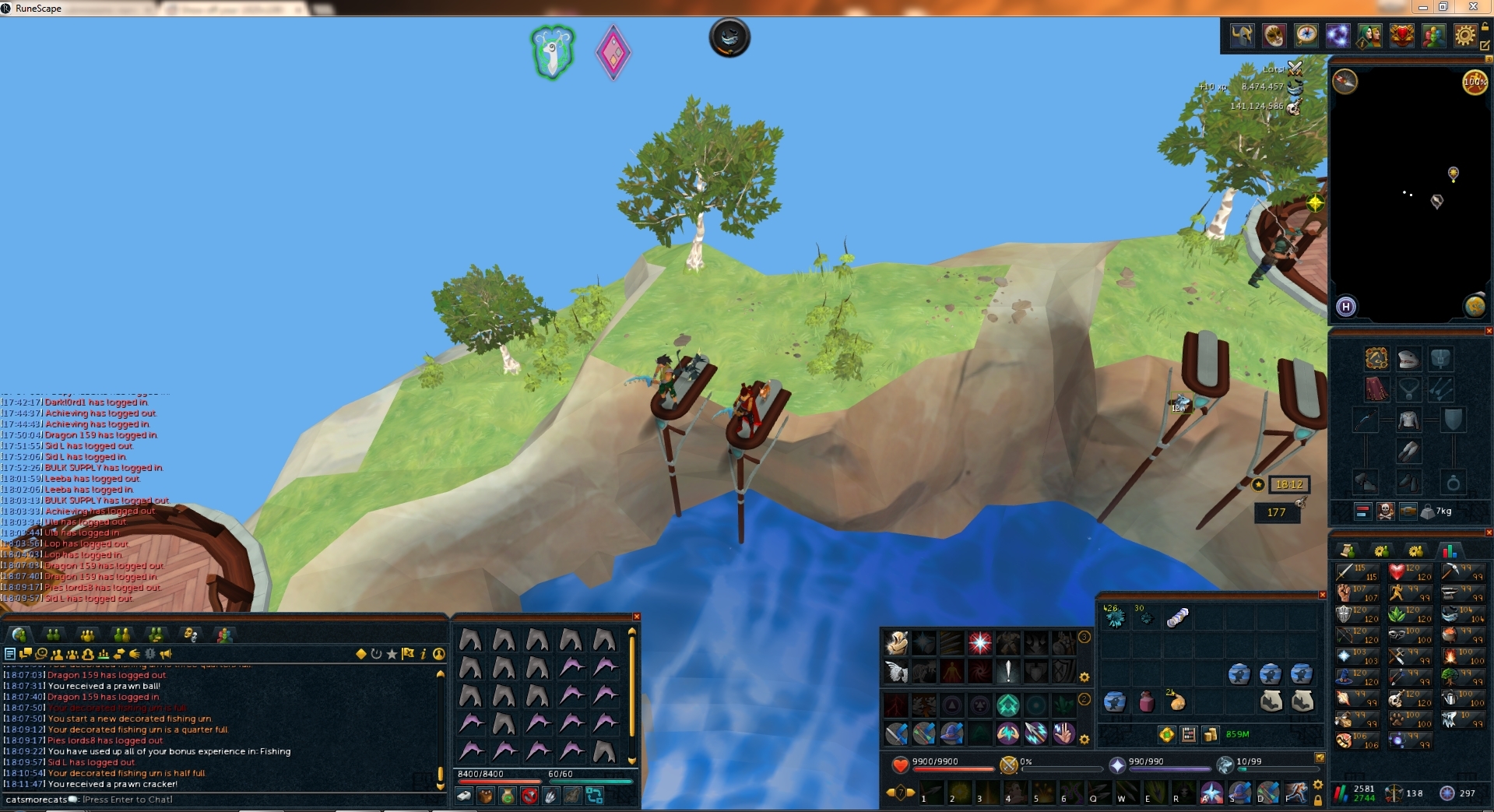Switch to the Clan chat tab with mask icon
Screen dimensions: 1494x812
click(x=189, y=635)
